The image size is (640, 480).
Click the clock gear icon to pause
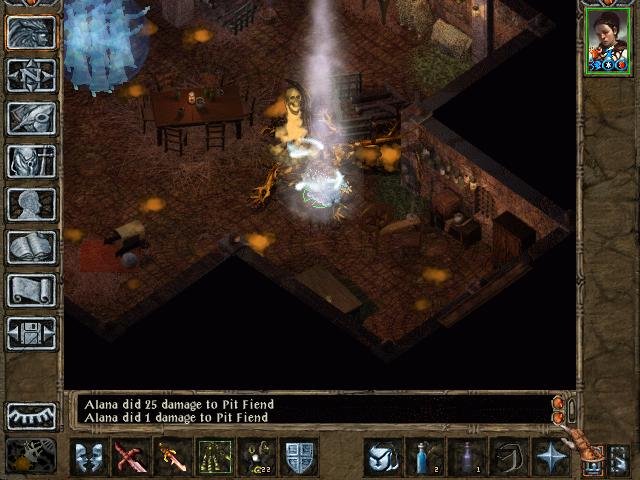(x=31, y=455)
